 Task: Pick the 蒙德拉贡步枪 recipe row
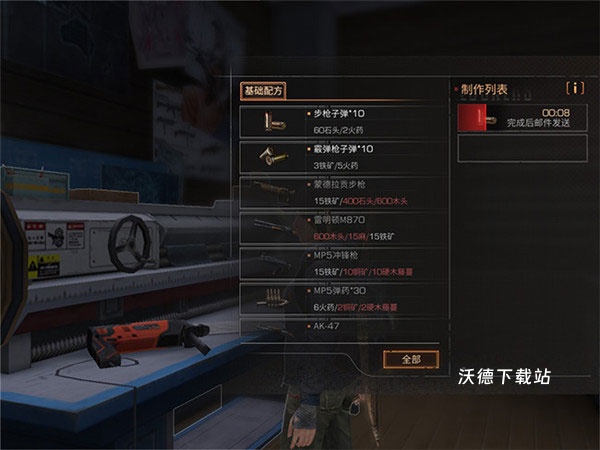coord(340,192)
